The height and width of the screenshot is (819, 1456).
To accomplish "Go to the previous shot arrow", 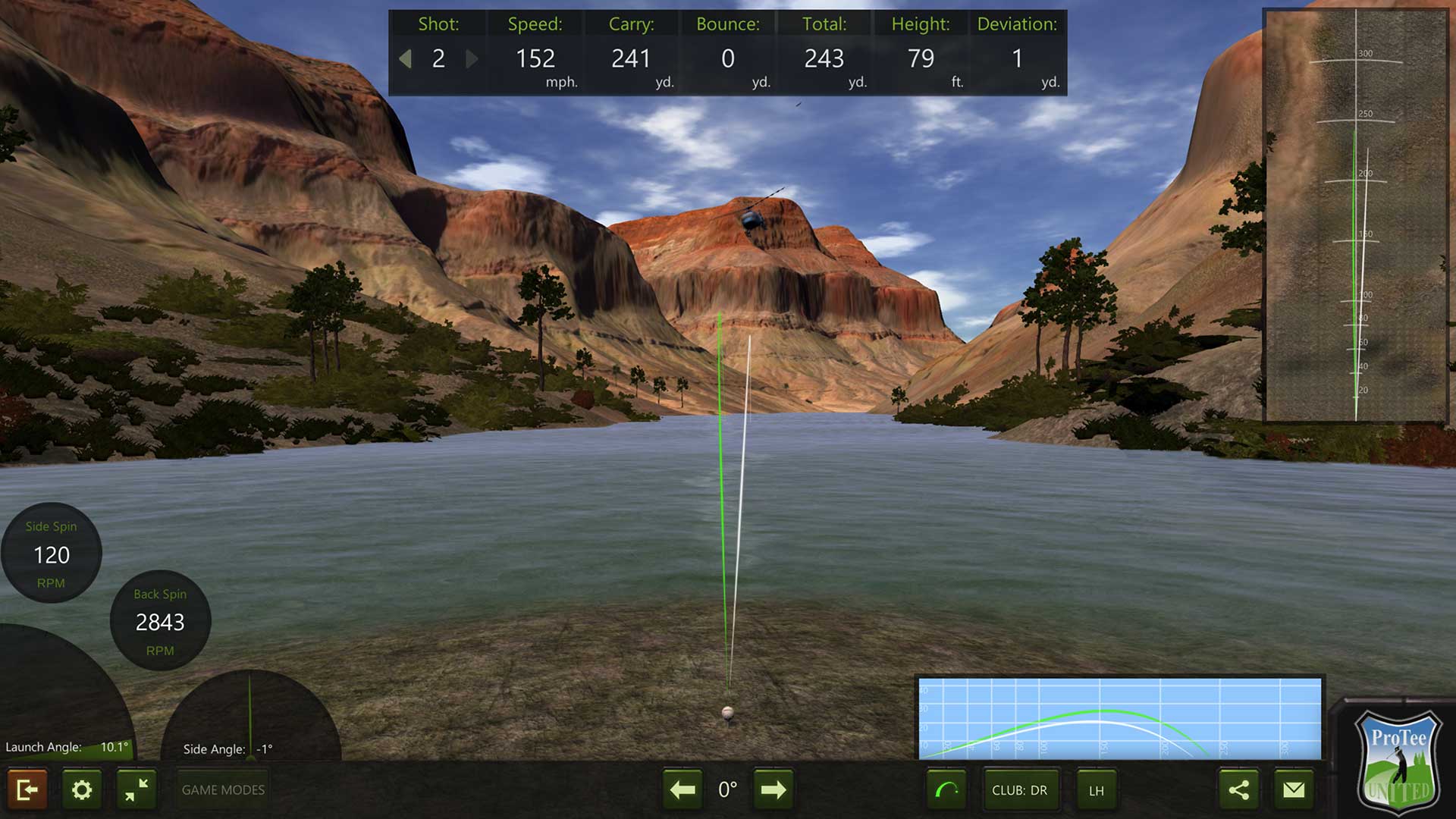I will pyautogui.click(x=406, y=58).
